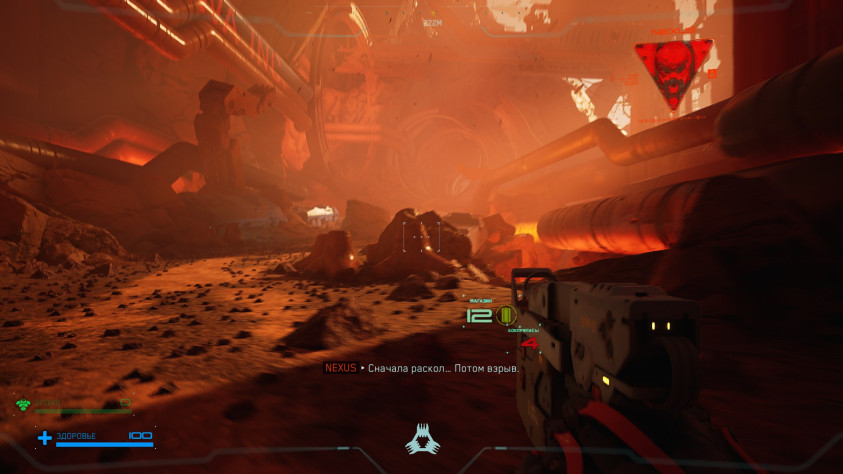Select the circled green magazine icon

505,316
